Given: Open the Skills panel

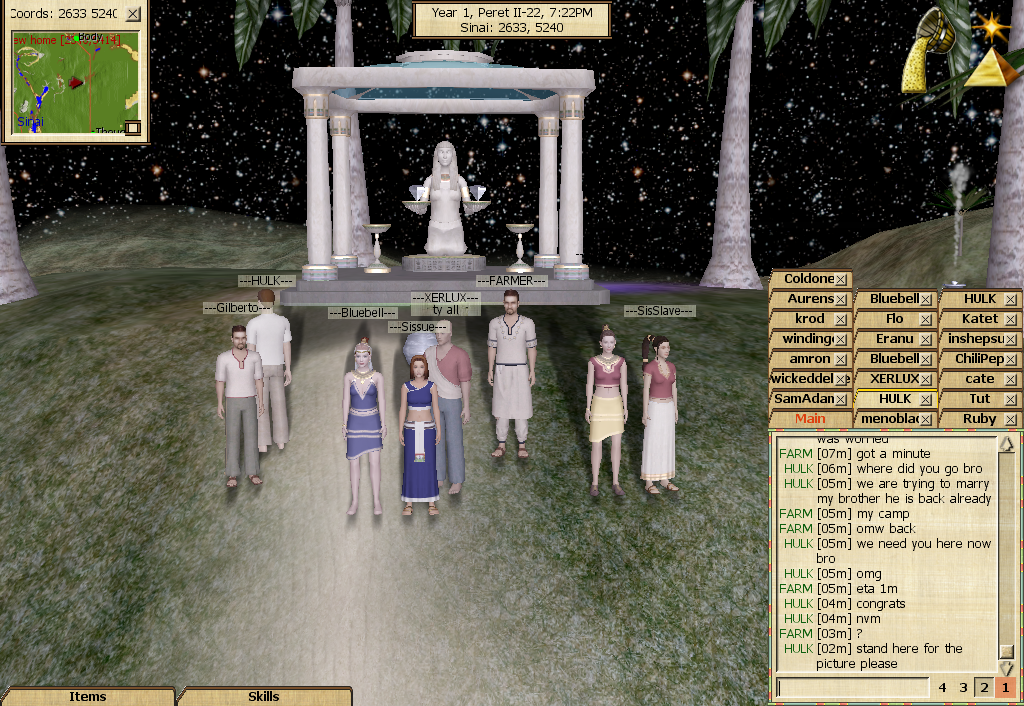Looking at the screenshot, I should pyautogui.click(x=264, y=696).
